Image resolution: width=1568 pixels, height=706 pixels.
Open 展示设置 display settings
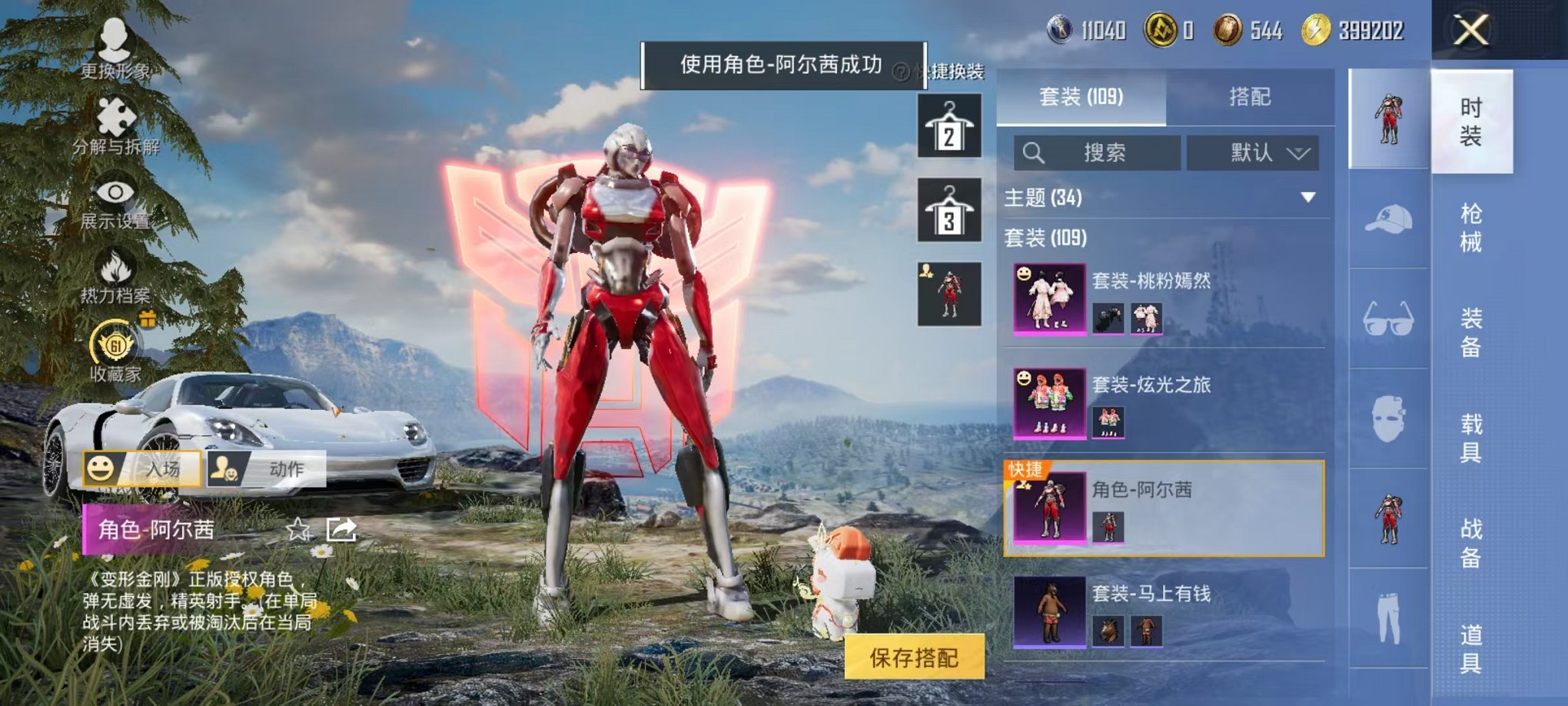[114, 195]
